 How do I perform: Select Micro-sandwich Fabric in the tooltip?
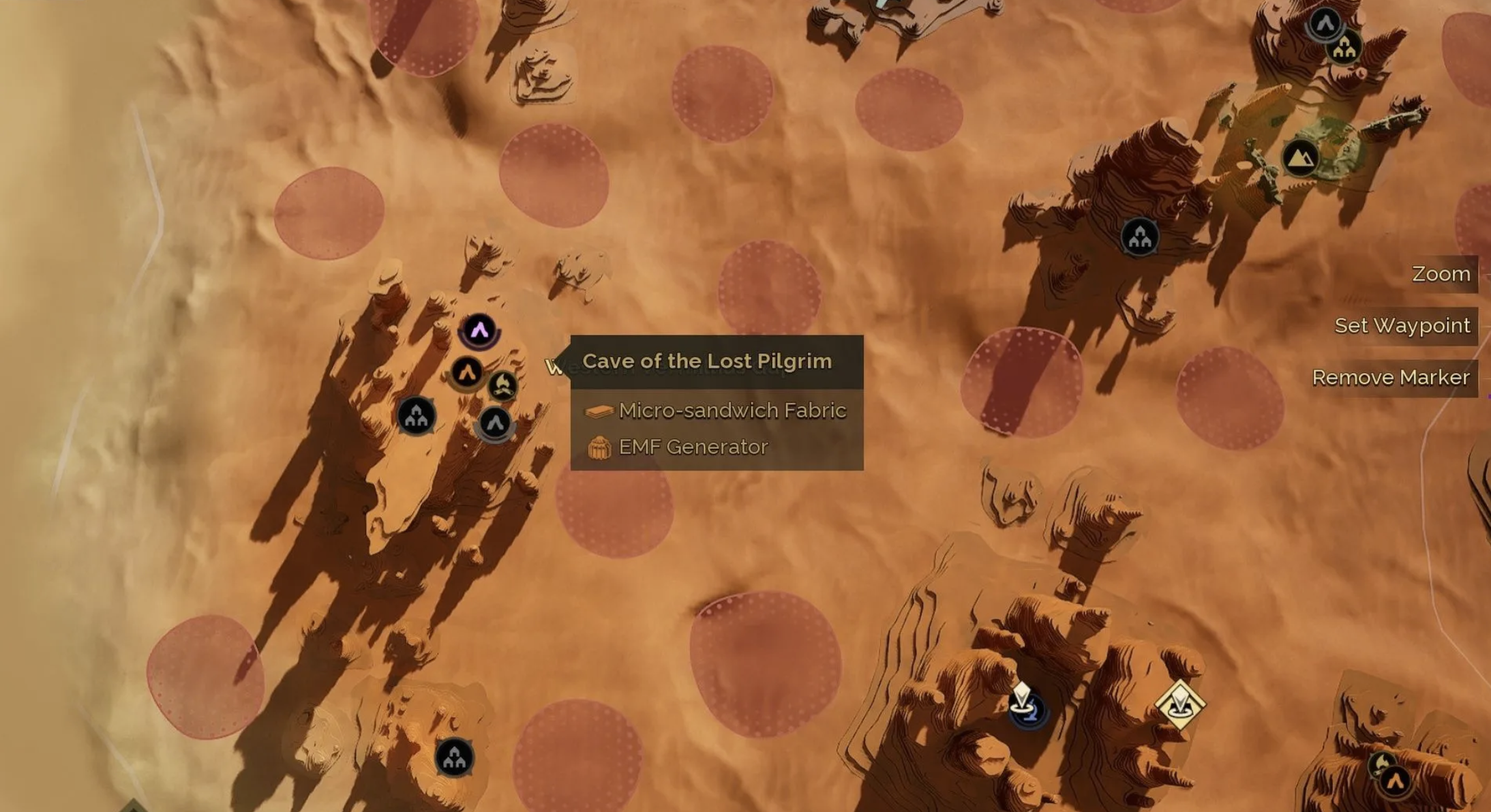tap(732, 410)
